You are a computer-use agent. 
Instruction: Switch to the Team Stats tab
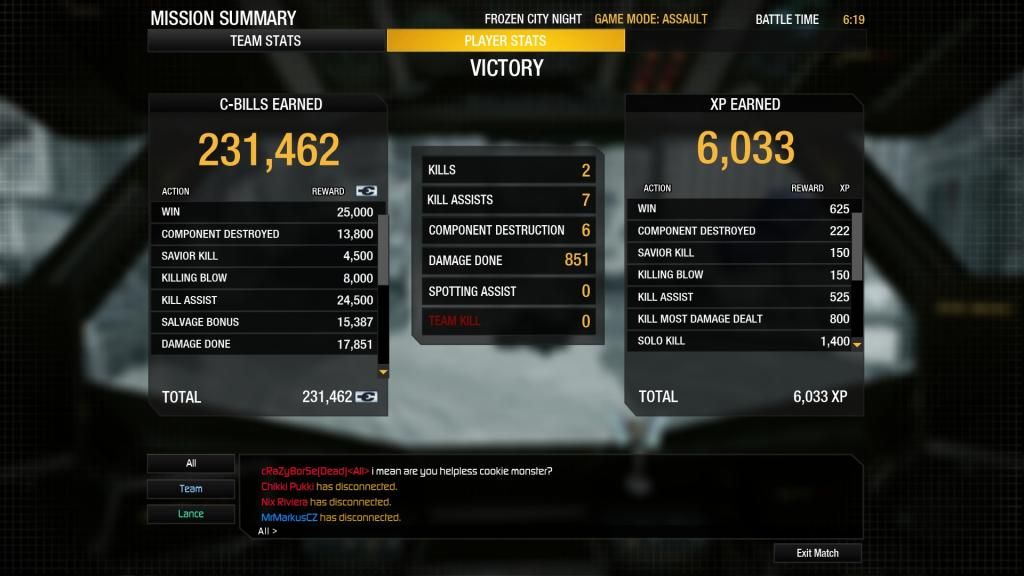point(266,41)
